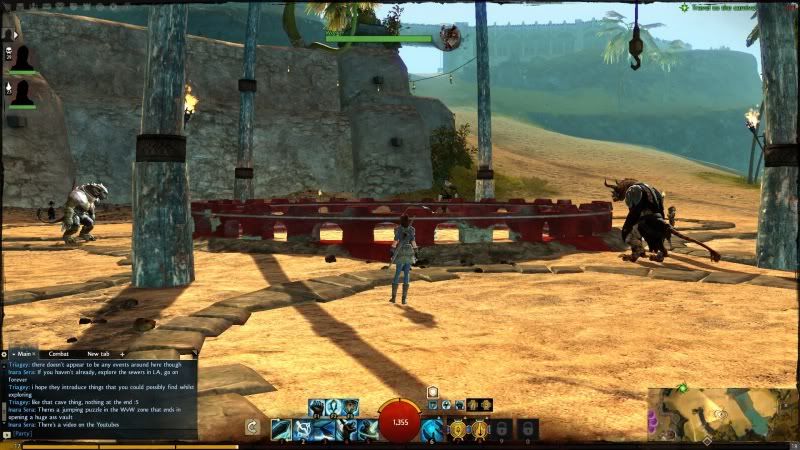Use the golden utility skill in slot 7
This screenshot has height=450, width=800.
[x=457, y=430]
